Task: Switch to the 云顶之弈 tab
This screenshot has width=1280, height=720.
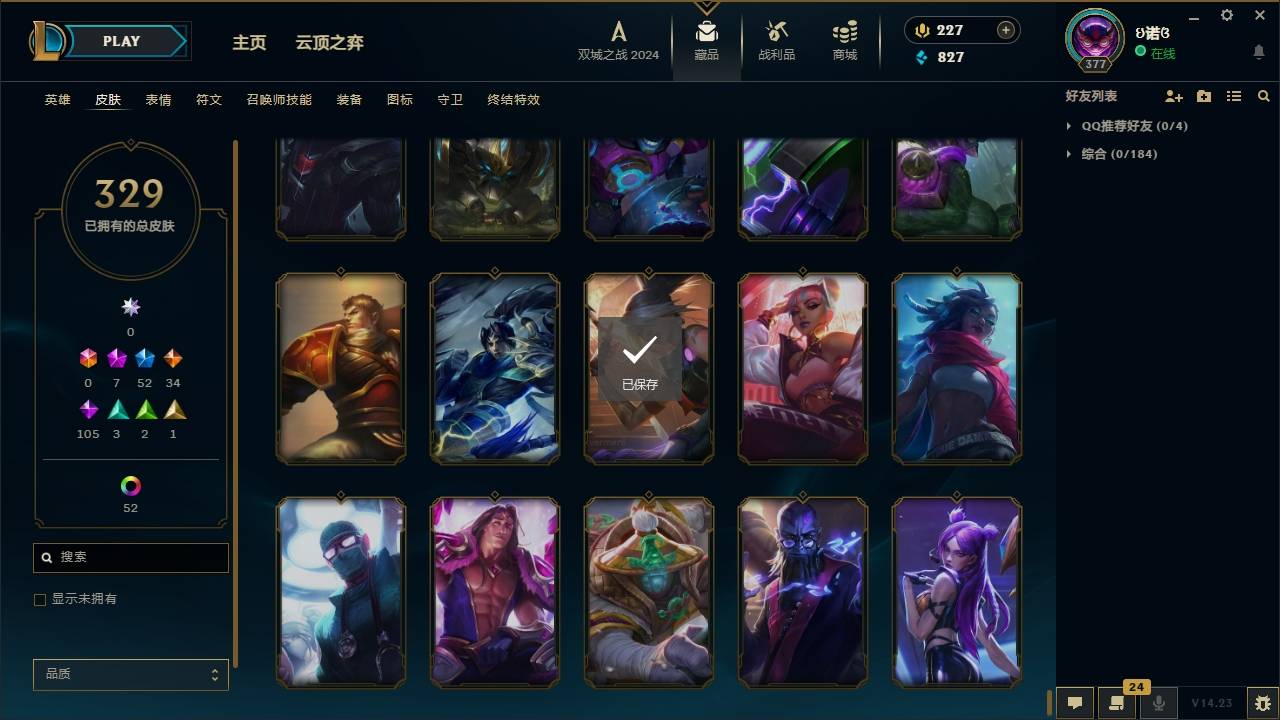Action: pyautogui.click(x=329, y=43)
